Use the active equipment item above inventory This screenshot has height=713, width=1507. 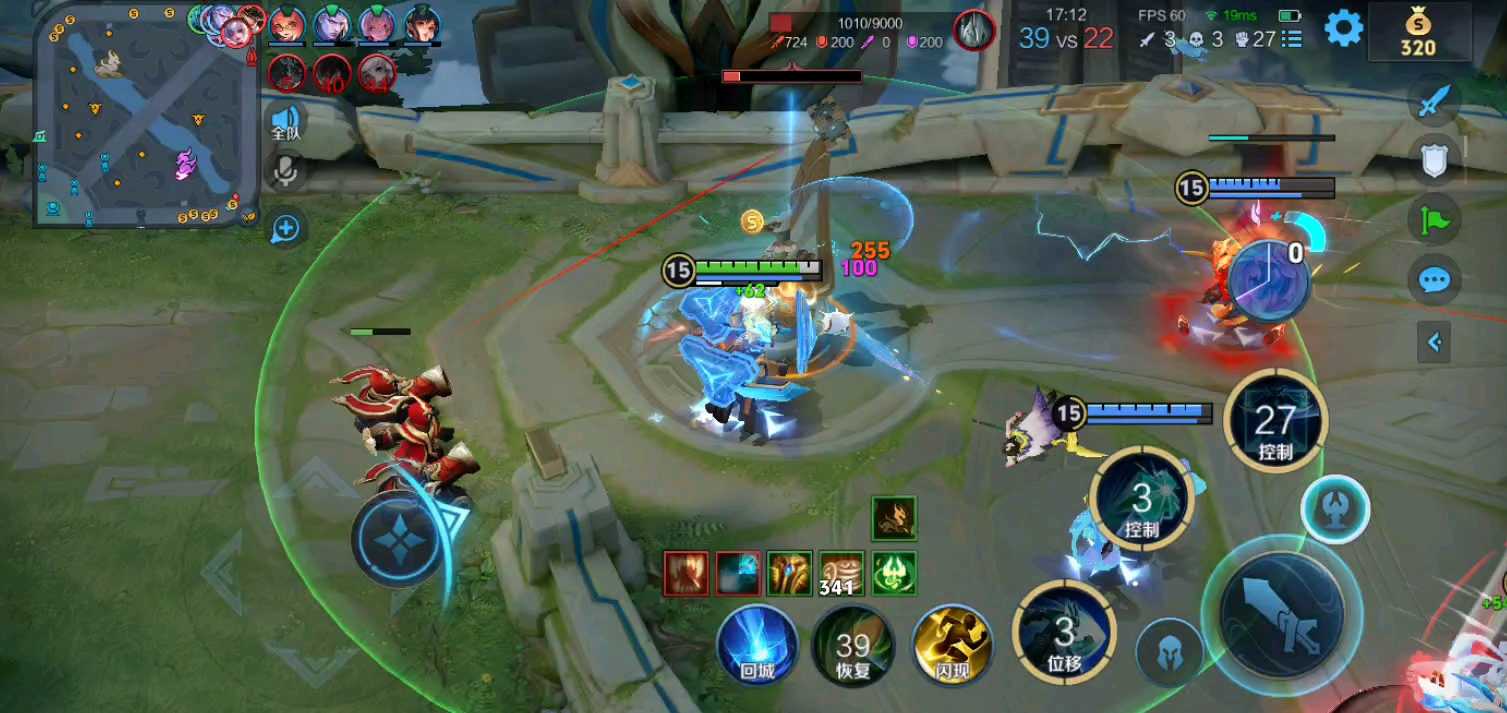[x=893, y=518]
